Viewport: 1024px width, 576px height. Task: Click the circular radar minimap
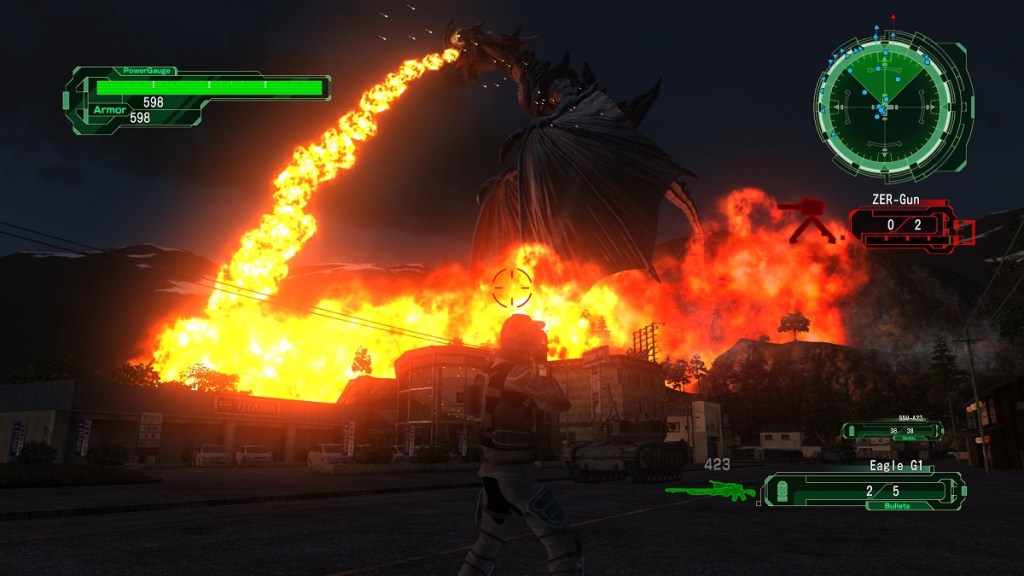click(885, 101)
